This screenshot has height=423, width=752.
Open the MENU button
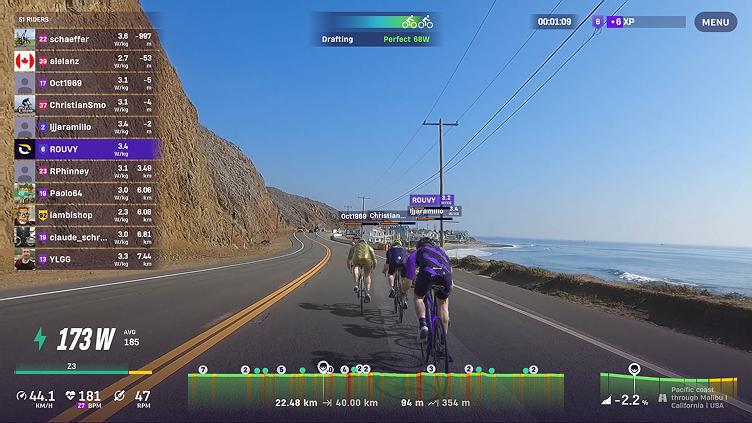pyautogui.click(x=715, y=22)
